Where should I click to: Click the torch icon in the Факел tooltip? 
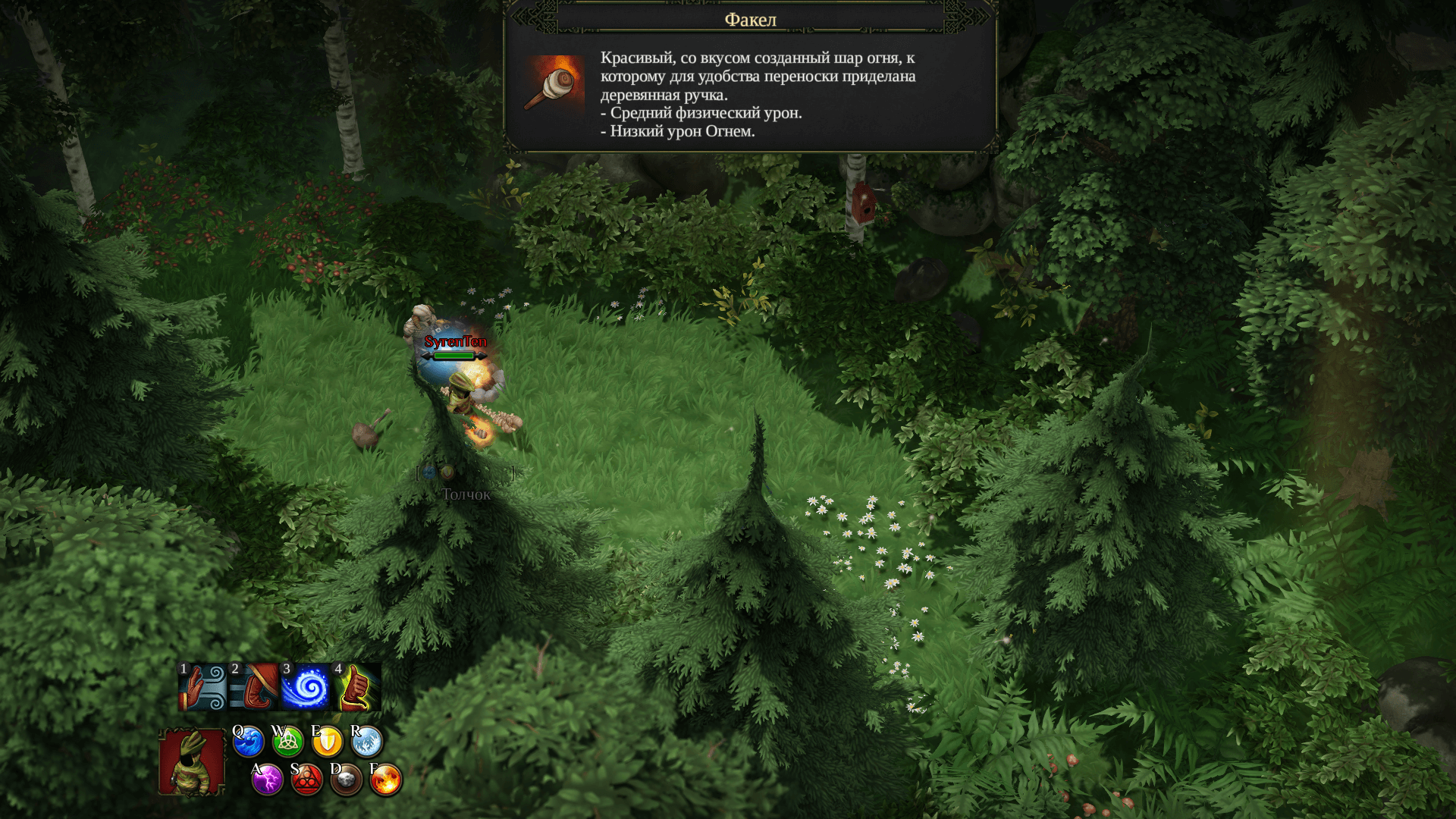(x=554, y=85)
